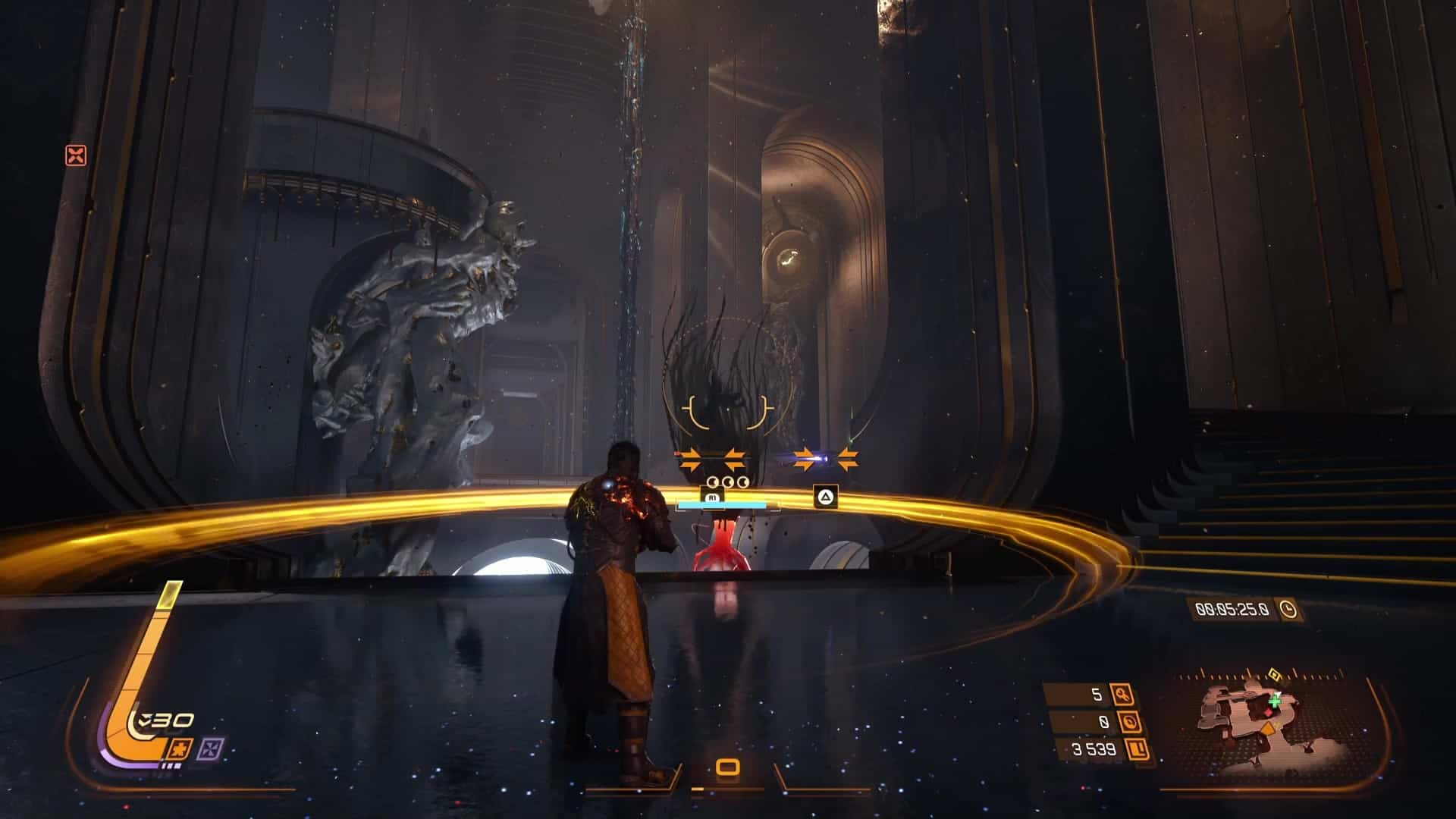Image resolution: width=1456 pixels, height=819 pixels.
Task: Click the green cross marker on the minimap
Action: tap(1275, 701)
